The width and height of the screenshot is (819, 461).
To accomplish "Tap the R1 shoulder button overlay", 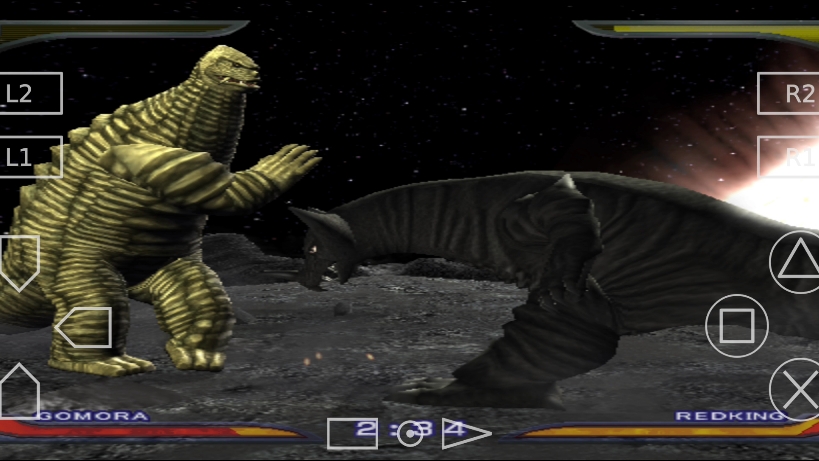I will click(789, 157).
